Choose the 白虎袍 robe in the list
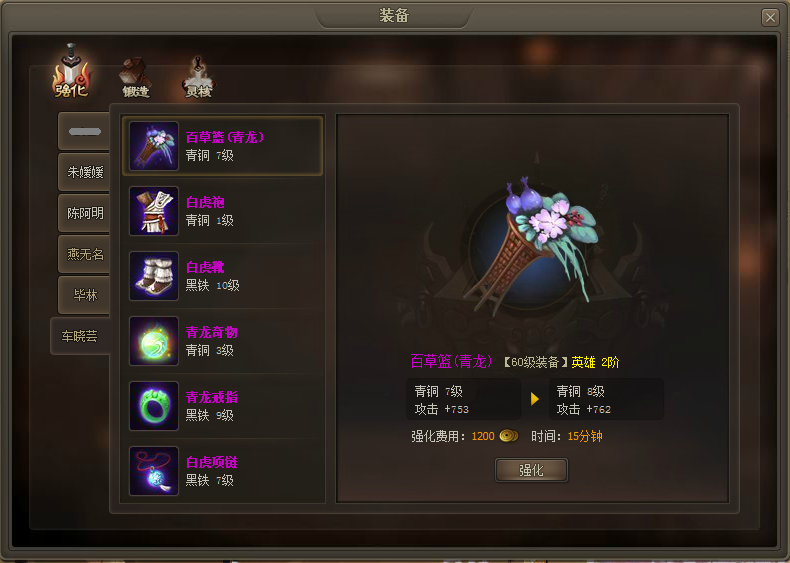 tap(223, 211)
